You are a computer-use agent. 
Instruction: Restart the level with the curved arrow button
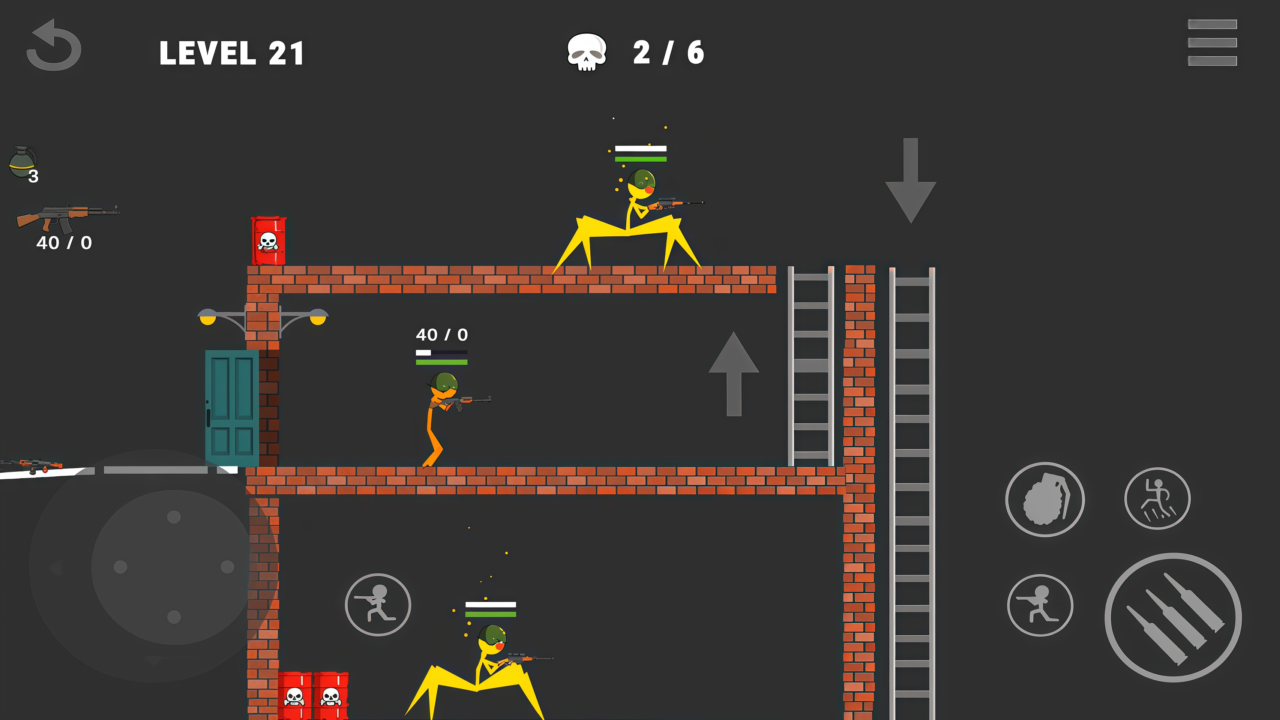(x=53, y=44)
